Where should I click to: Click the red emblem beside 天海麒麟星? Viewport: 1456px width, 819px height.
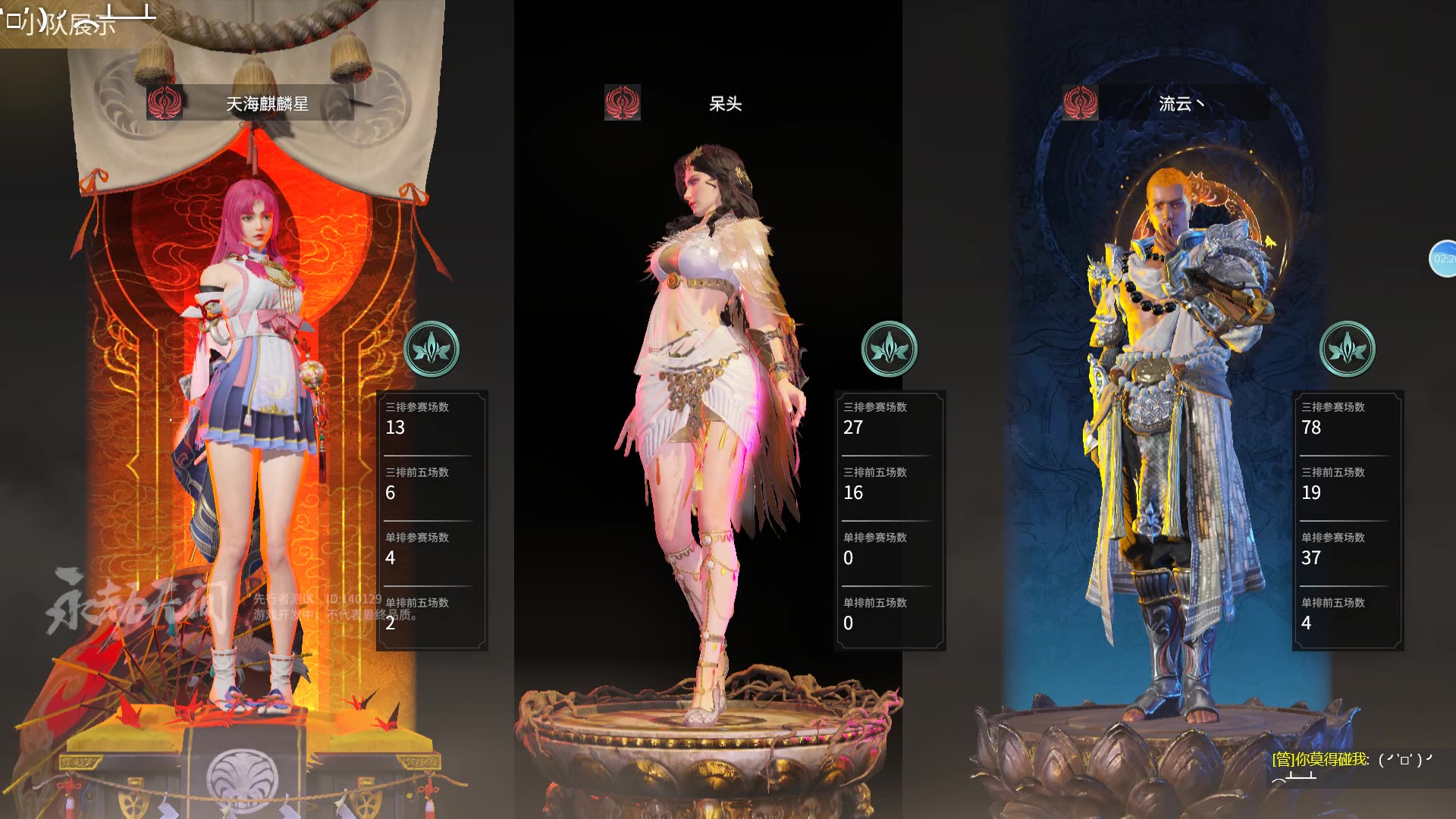point(165,103)
